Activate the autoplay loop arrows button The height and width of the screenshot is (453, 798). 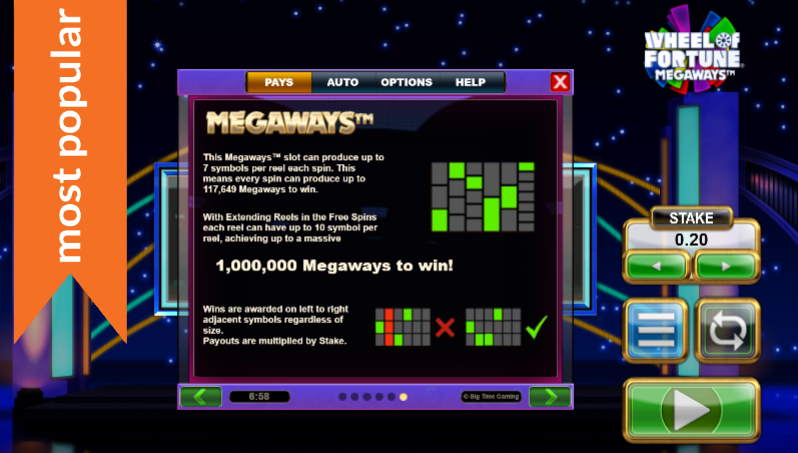click(728, 330)
